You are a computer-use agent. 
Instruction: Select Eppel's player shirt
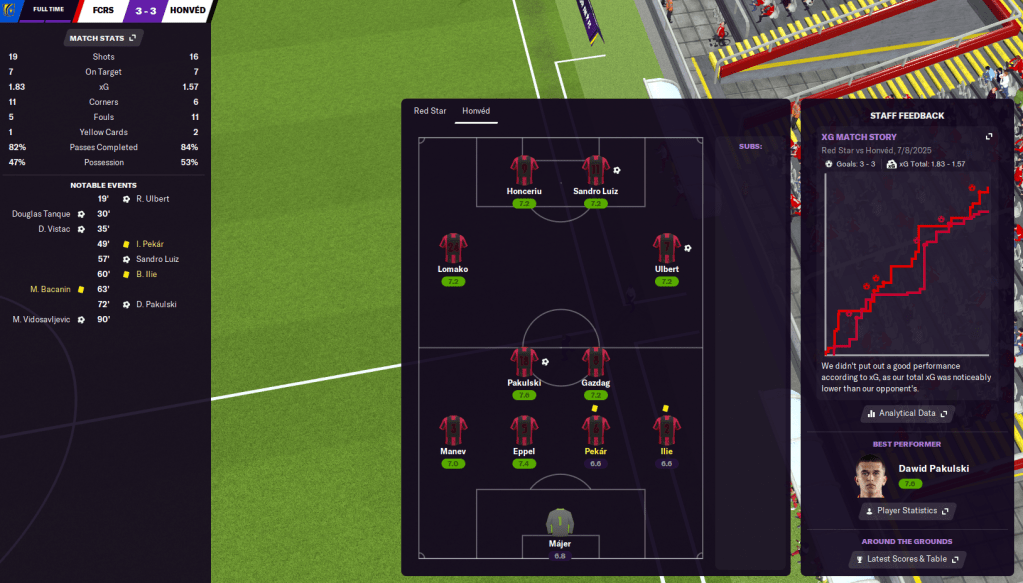pos(524,430)
